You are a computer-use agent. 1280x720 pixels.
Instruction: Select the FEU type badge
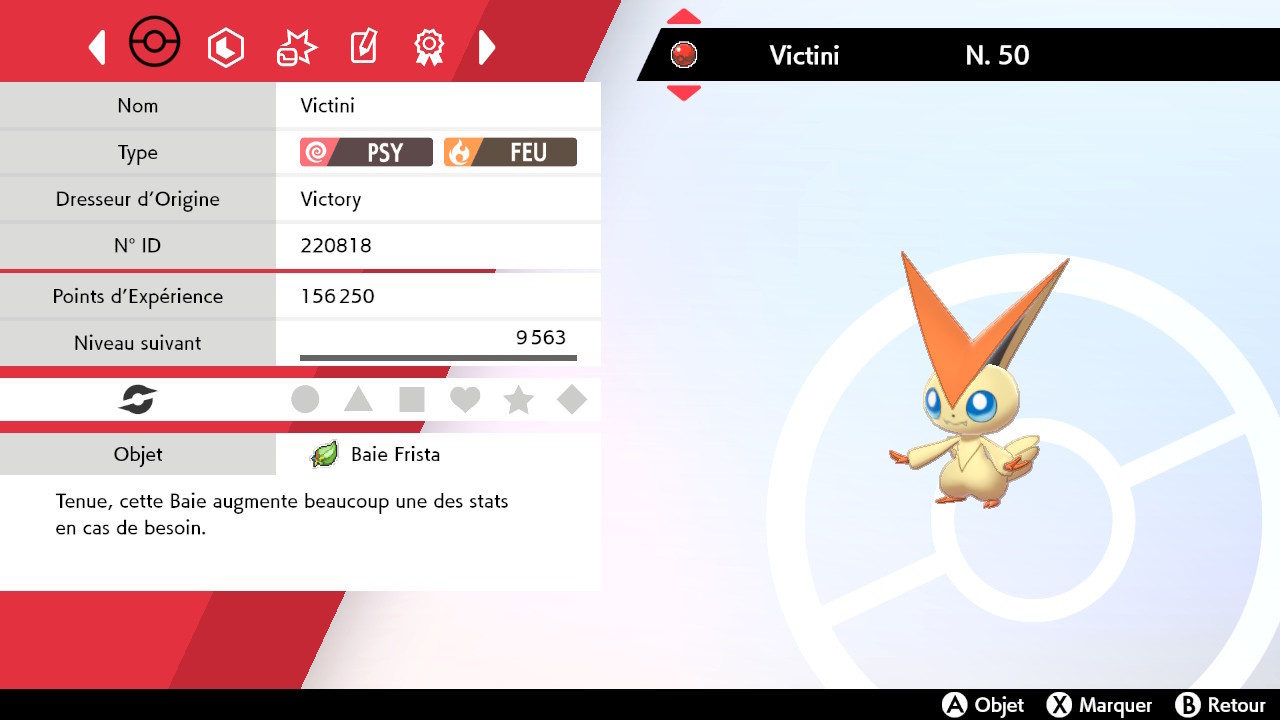(511, 152)
